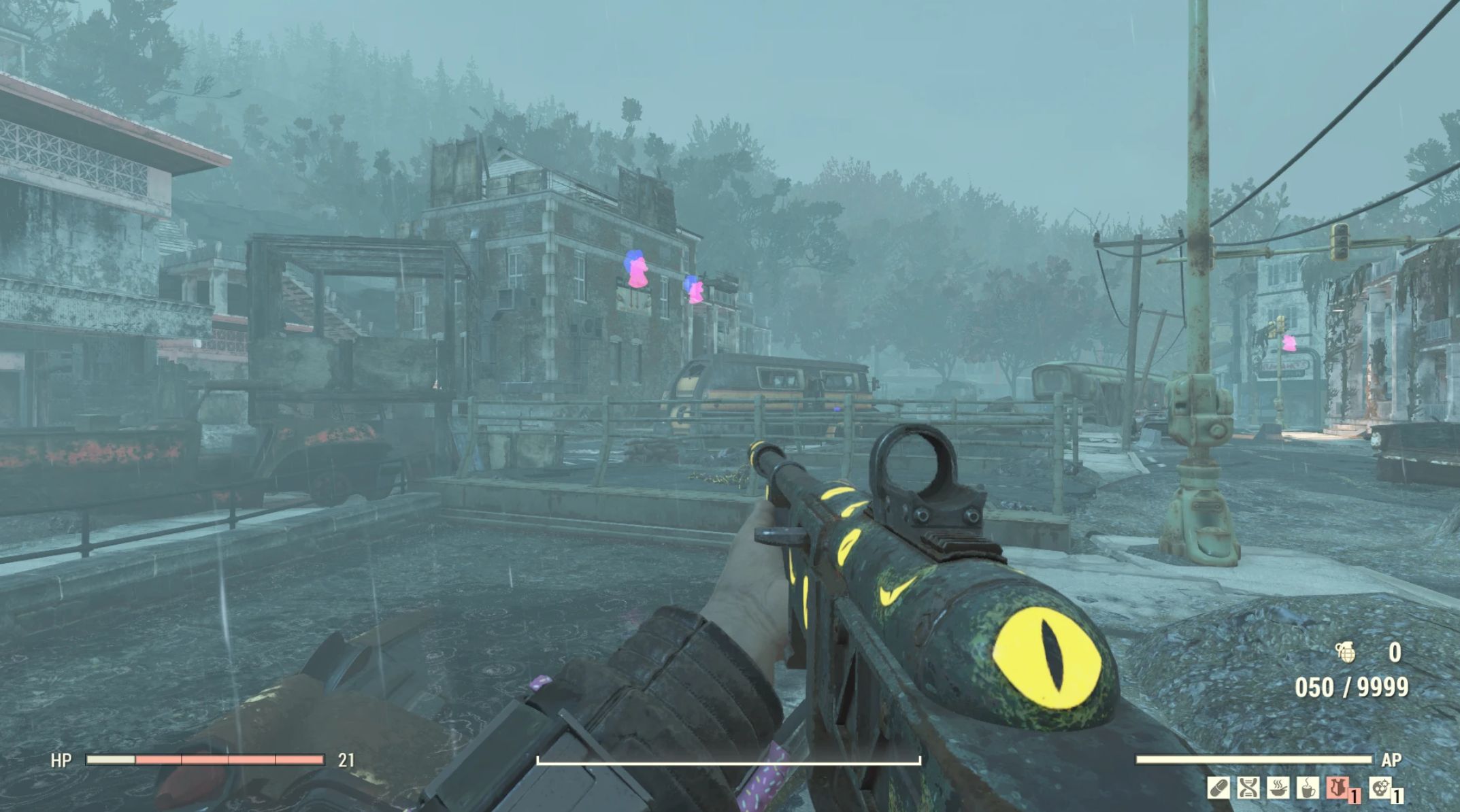Select the DNA mutation status icon

[x=1248, y=788]
